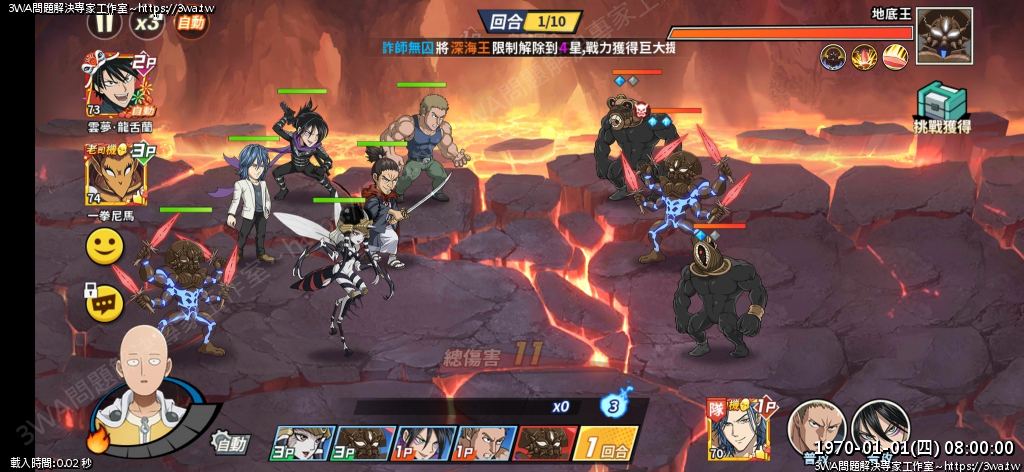The width and height of the screenshot is (1024, 472).
Task: Change the x3 battle speed
Action: pyautogui.click(x=148, y=21)
